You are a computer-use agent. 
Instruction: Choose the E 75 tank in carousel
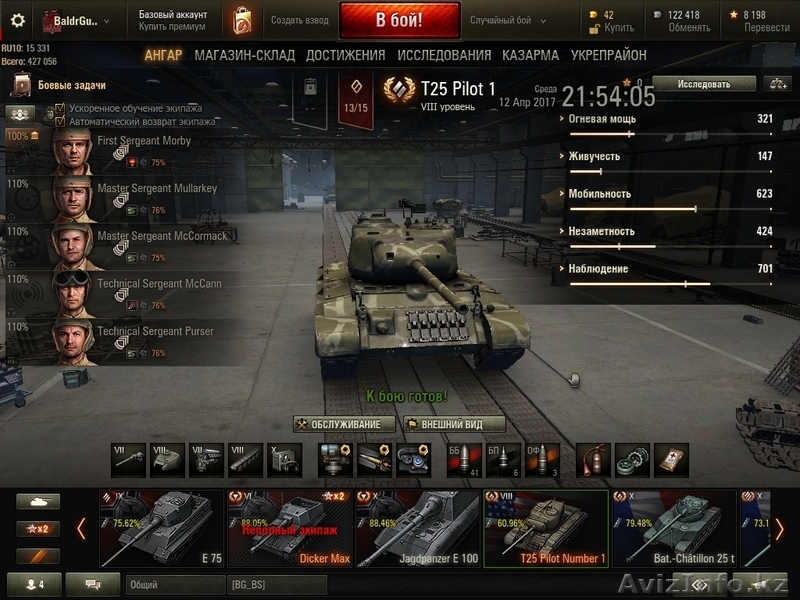tap(161, 529)
